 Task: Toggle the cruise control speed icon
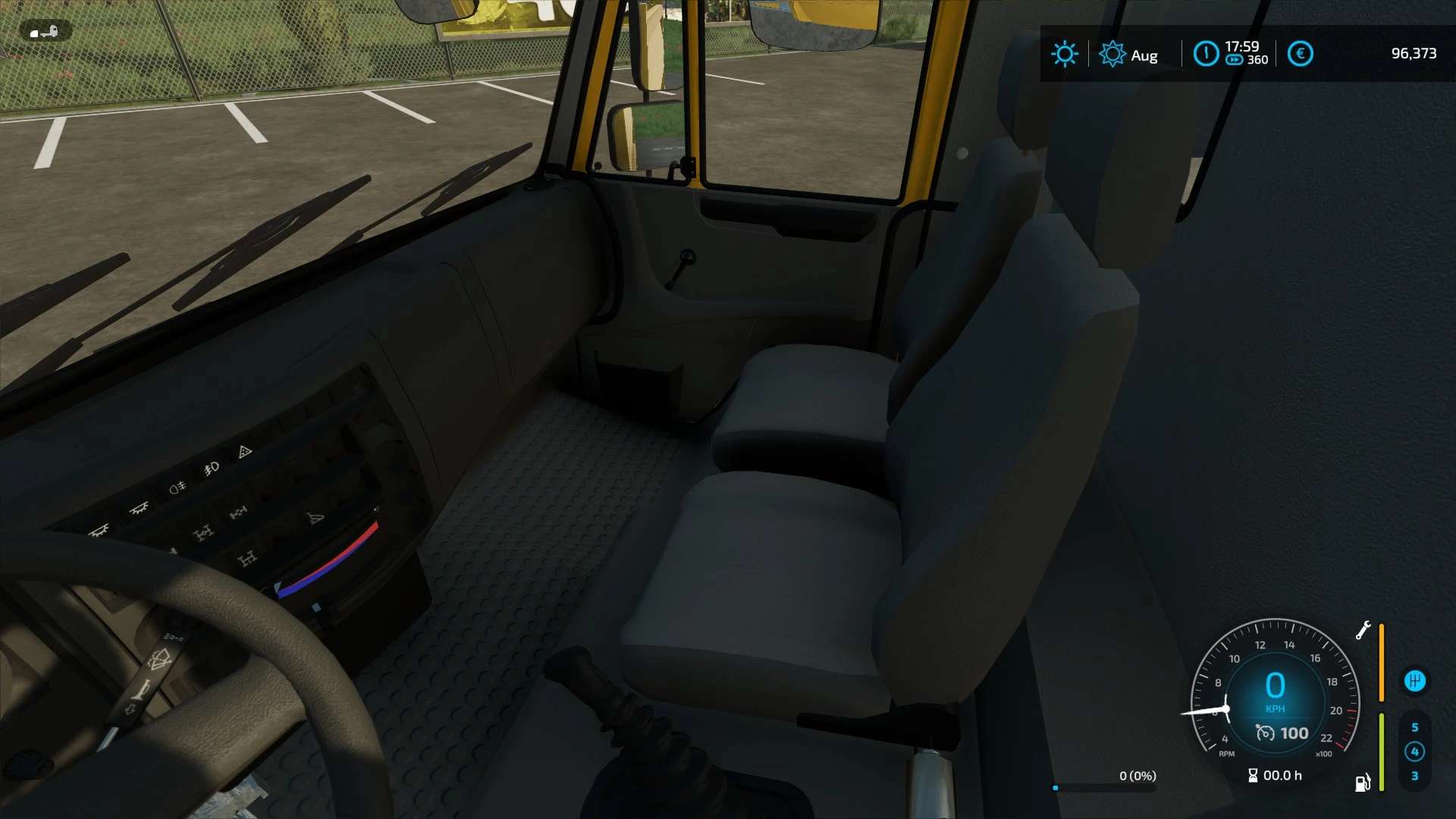(x=1265, y=733)
